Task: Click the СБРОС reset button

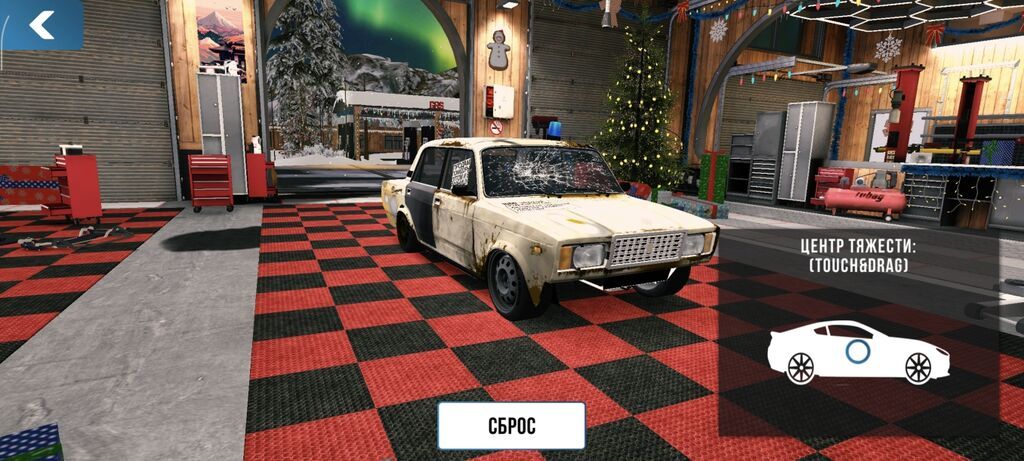Action: click(511, 425)
